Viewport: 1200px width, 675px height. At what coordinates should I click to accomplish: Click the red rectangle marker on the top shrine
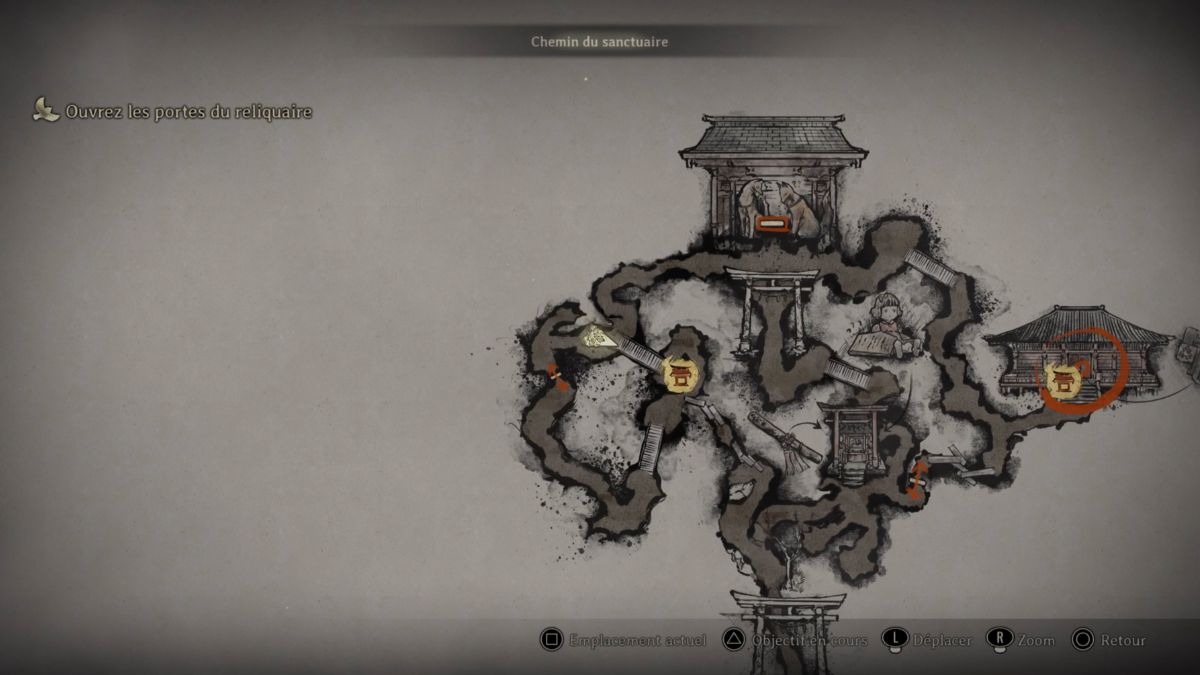pos(772,223)
